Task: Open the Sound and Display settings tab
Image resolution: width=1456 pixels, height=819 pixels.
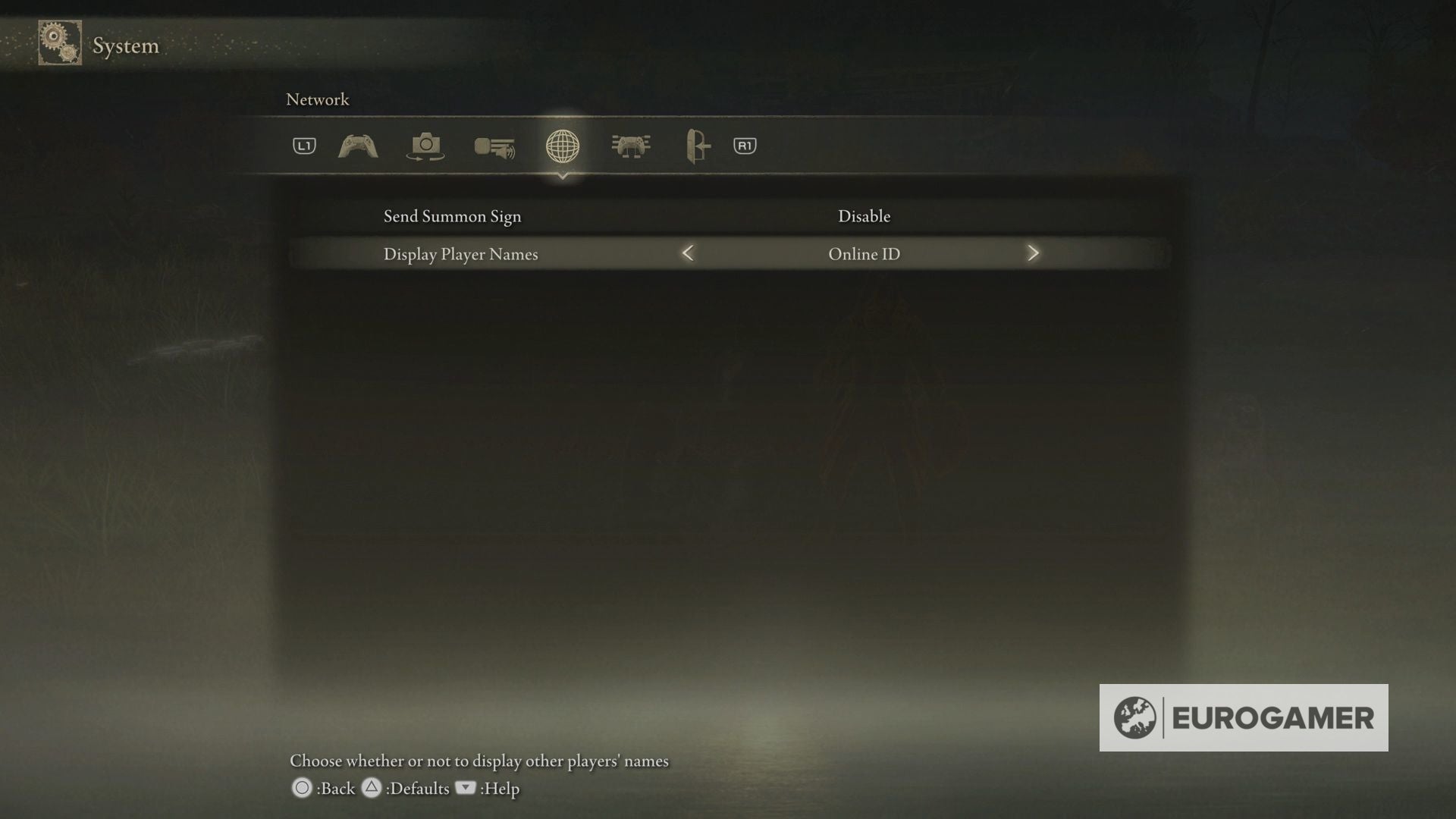Action: (x=493, y=146)
